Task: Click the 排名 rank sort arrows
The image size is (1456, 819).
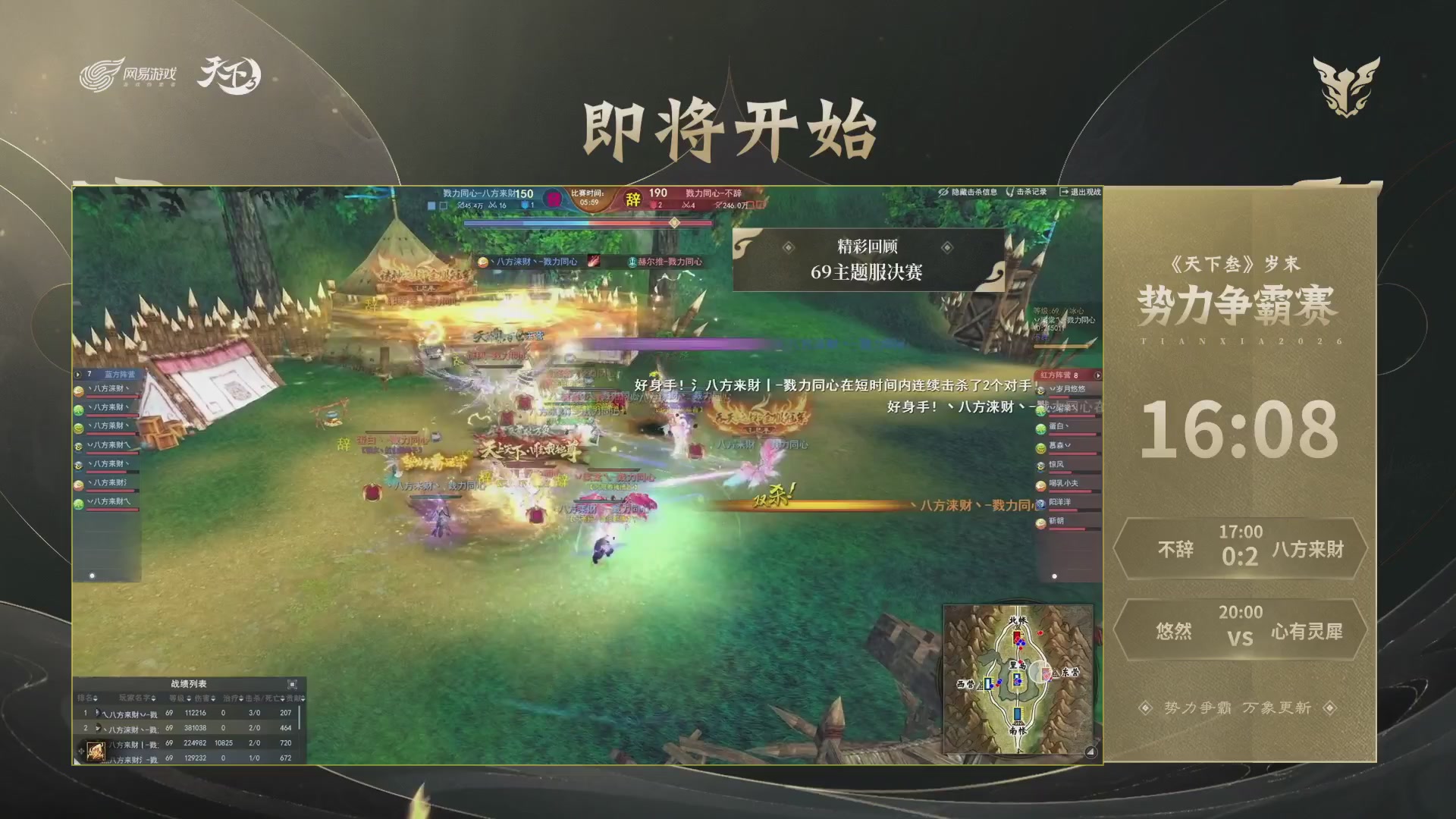Action: 95,699
